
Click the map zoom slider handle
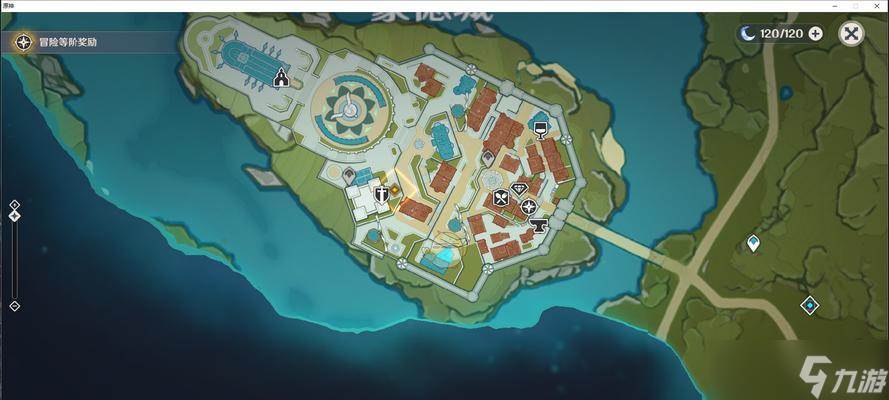click(14, 215)
